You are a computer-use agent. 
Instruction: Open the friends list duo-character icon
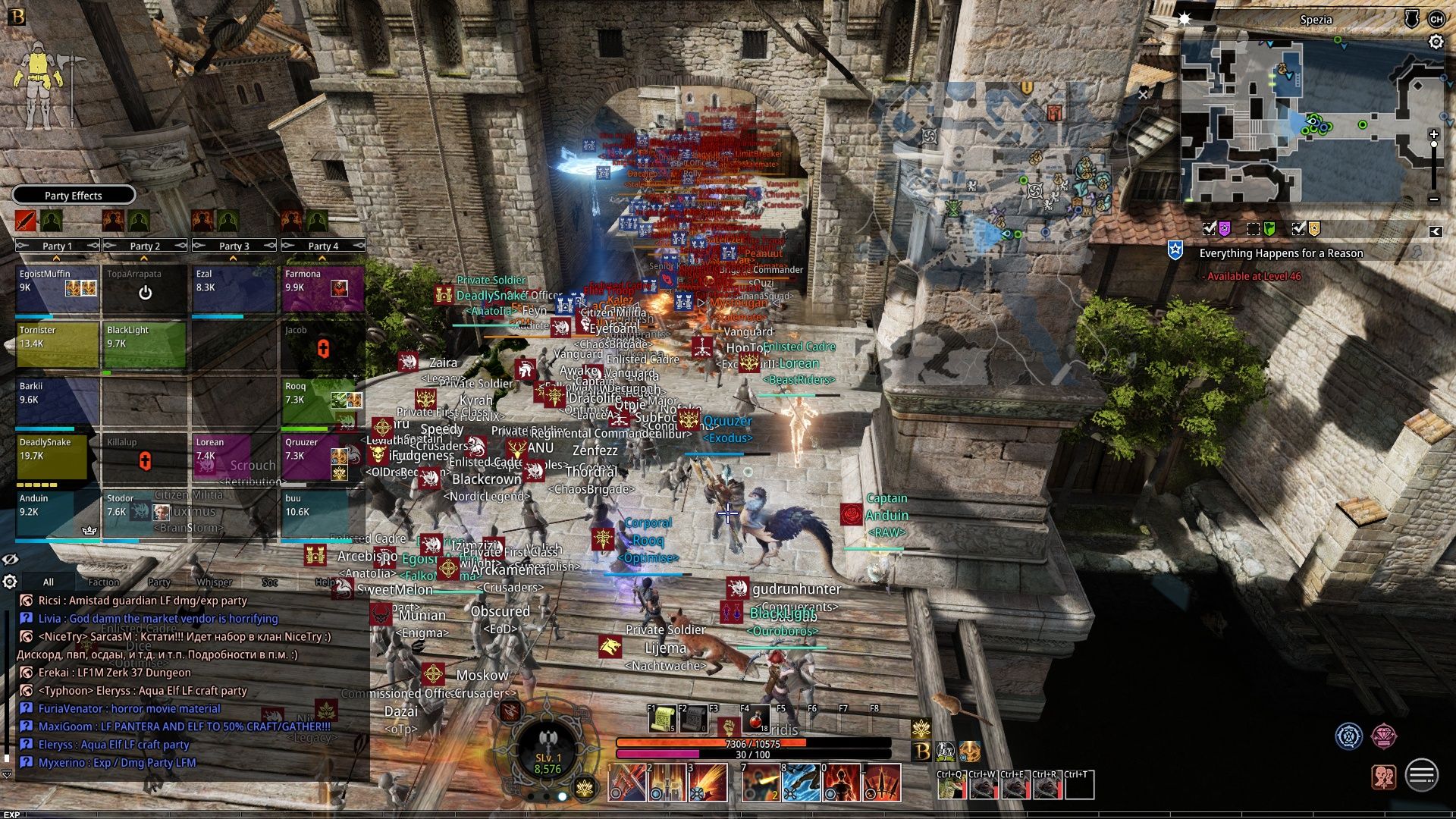(x=1383, y=776)
